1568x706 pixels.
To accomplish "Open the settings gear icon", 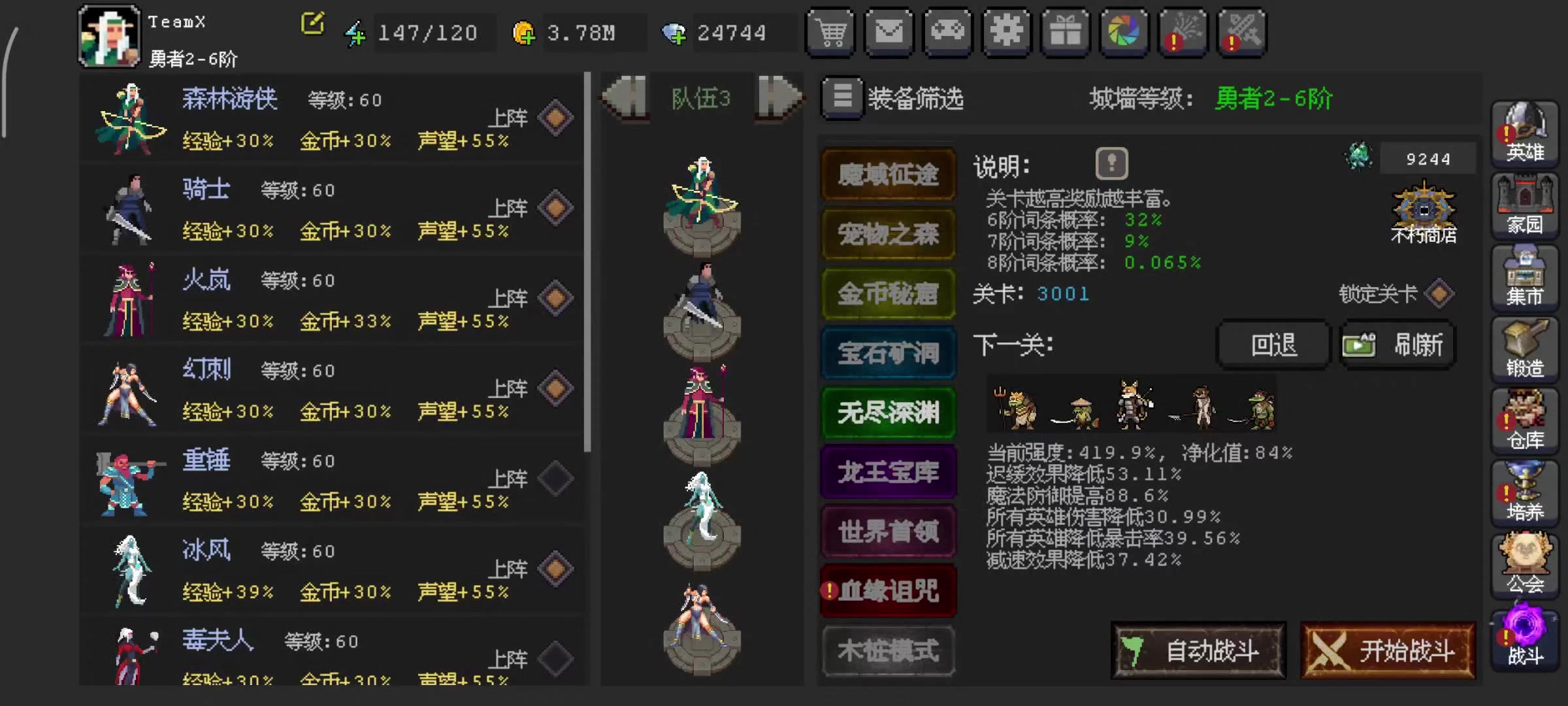I will click(x=1007, y=32).
